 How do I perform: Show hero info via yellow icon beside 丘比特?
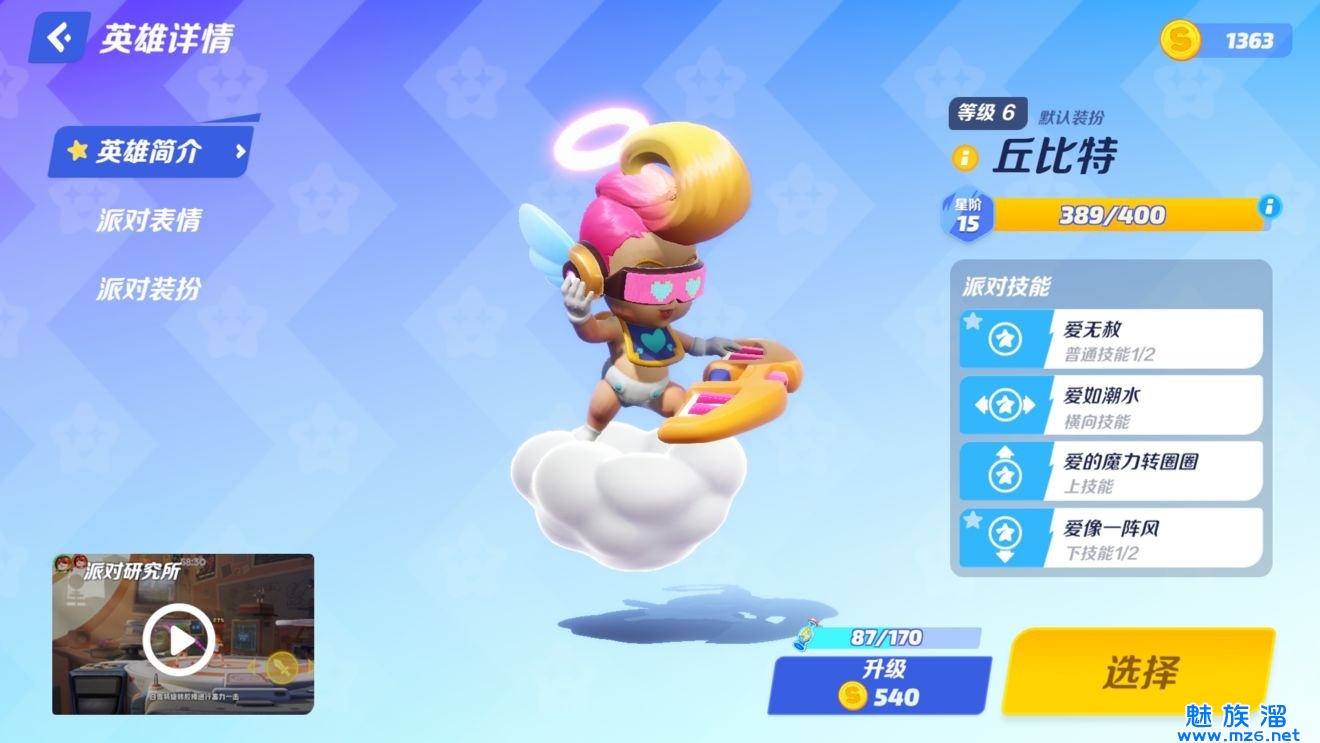click(x=965, y=157)
